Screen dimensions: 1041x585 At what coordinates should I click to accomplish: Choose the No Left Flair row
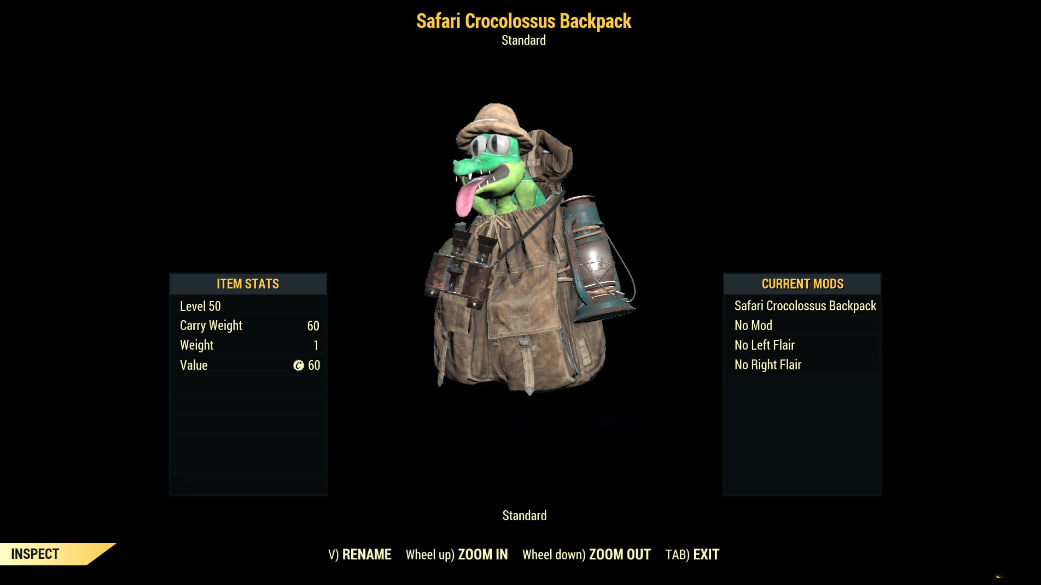pyautogui.click(x=764, y=345)
